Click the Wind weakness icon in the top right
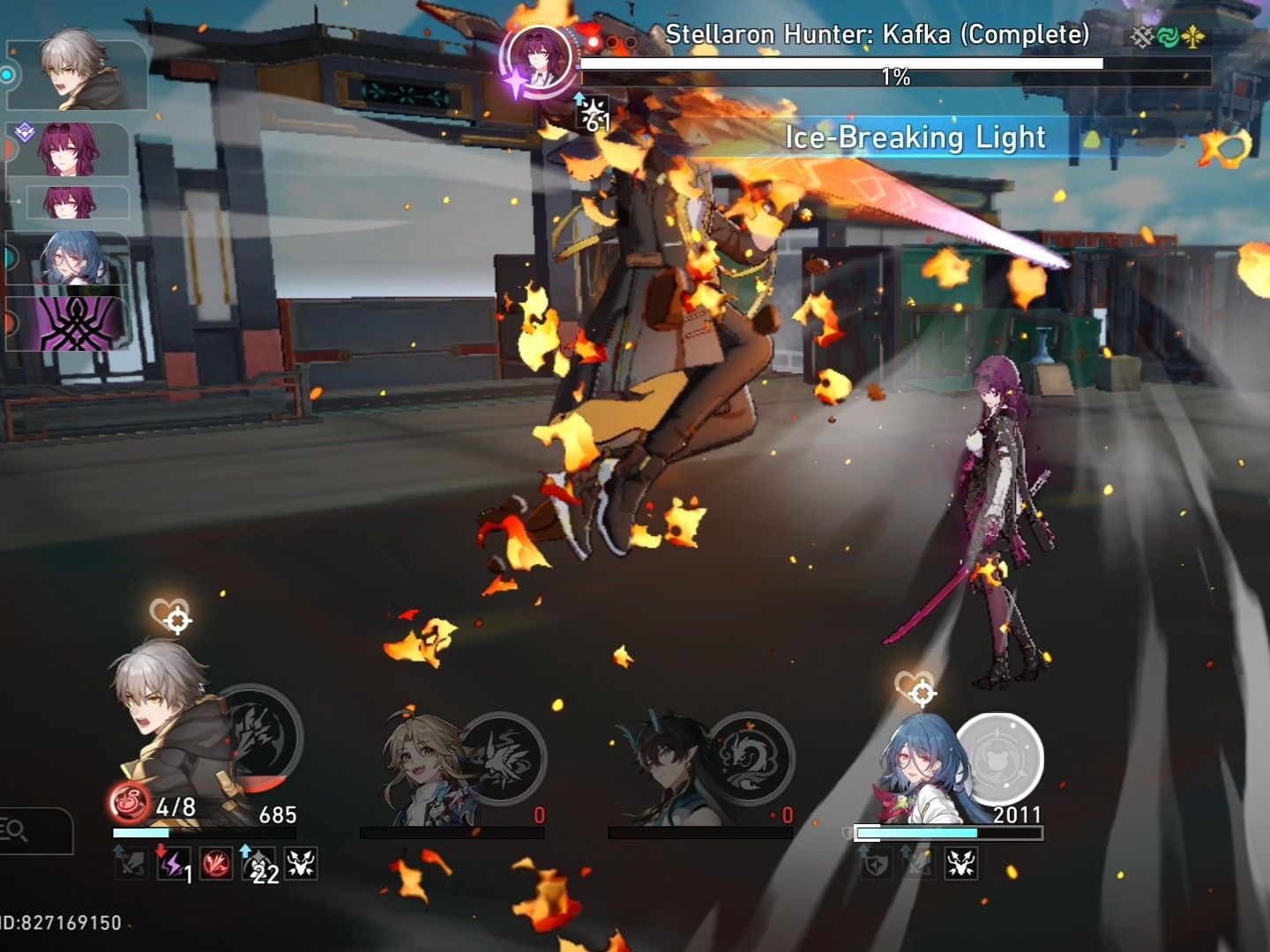 (1166, 36)
